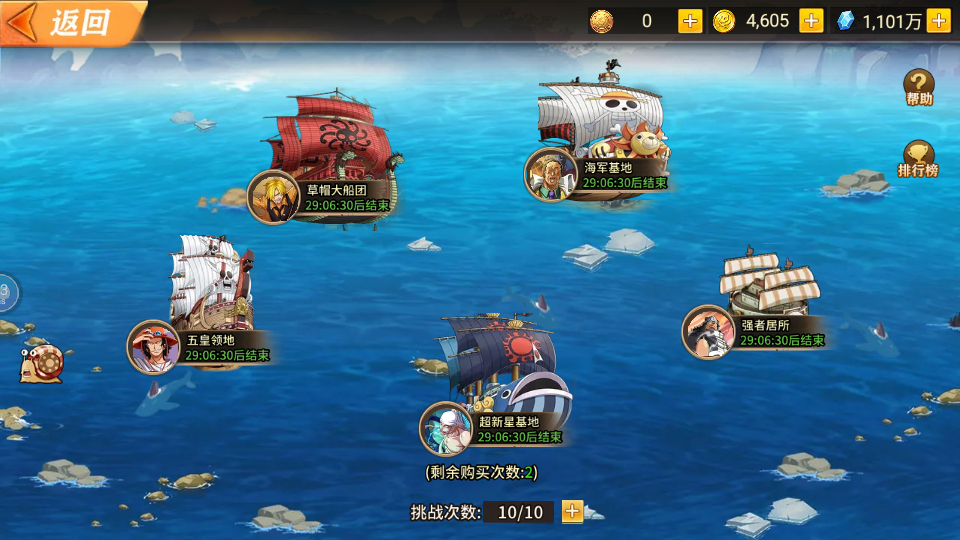Open the 帮助 help button
Viewport: 960px width, 540px height.
tap(919, 88)
